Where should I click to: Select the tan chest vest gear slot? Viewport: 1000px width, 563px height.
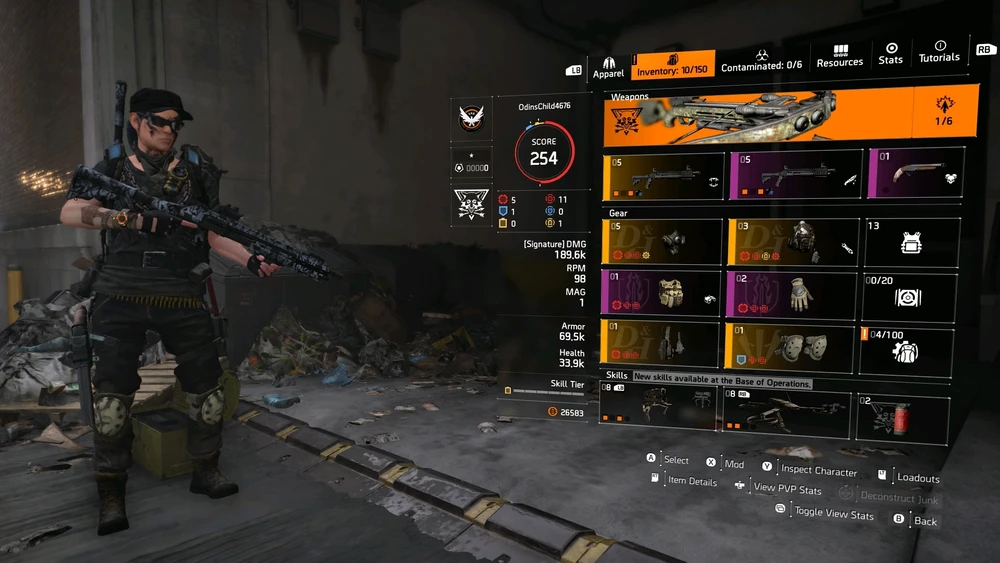[662, 294]
